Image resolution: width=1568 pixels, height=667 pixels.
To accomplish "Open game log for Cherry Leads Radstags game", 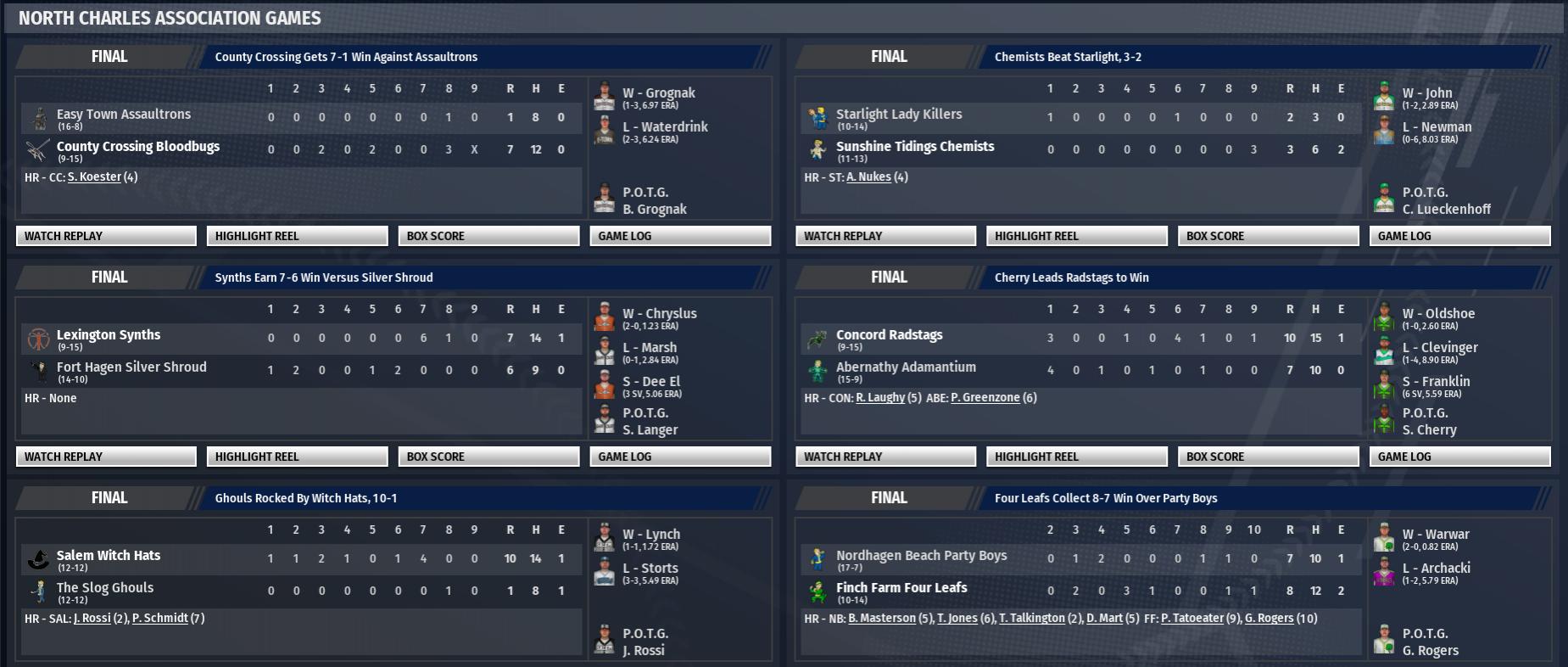I will (x=1459, y=457).
